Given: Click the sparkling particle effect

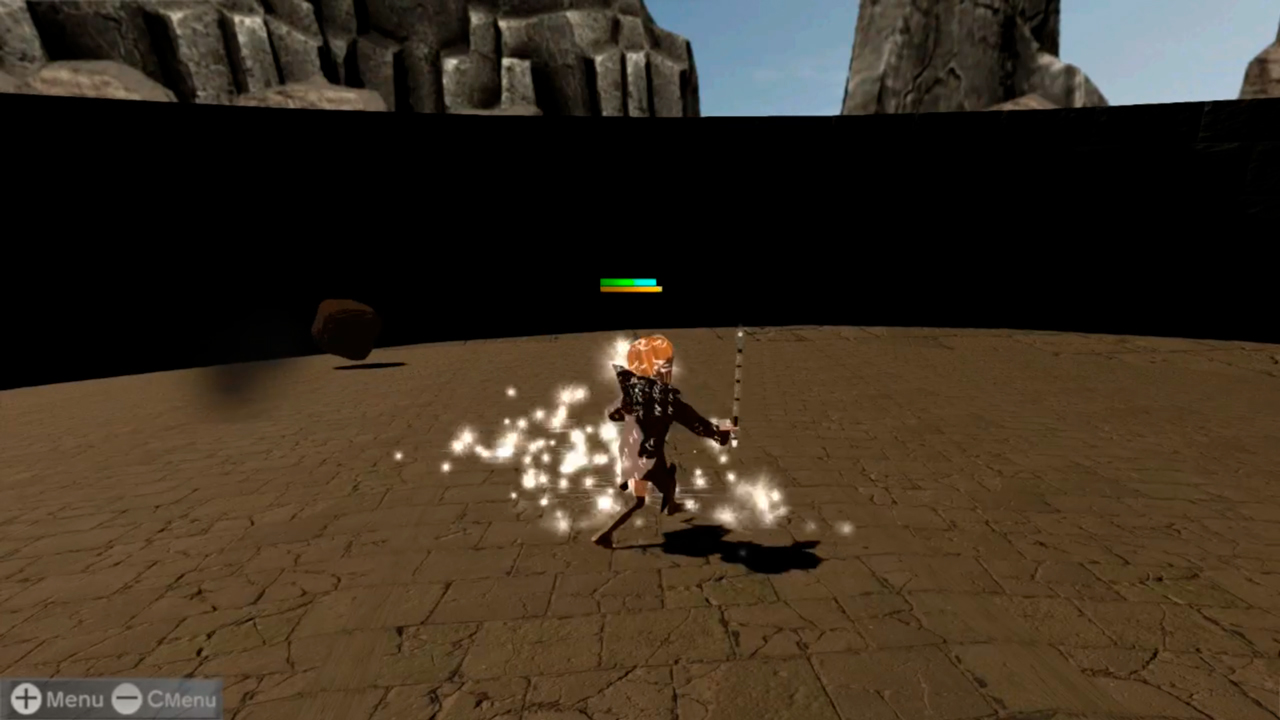Looking at the screenshot, I should tap(530, 450).
